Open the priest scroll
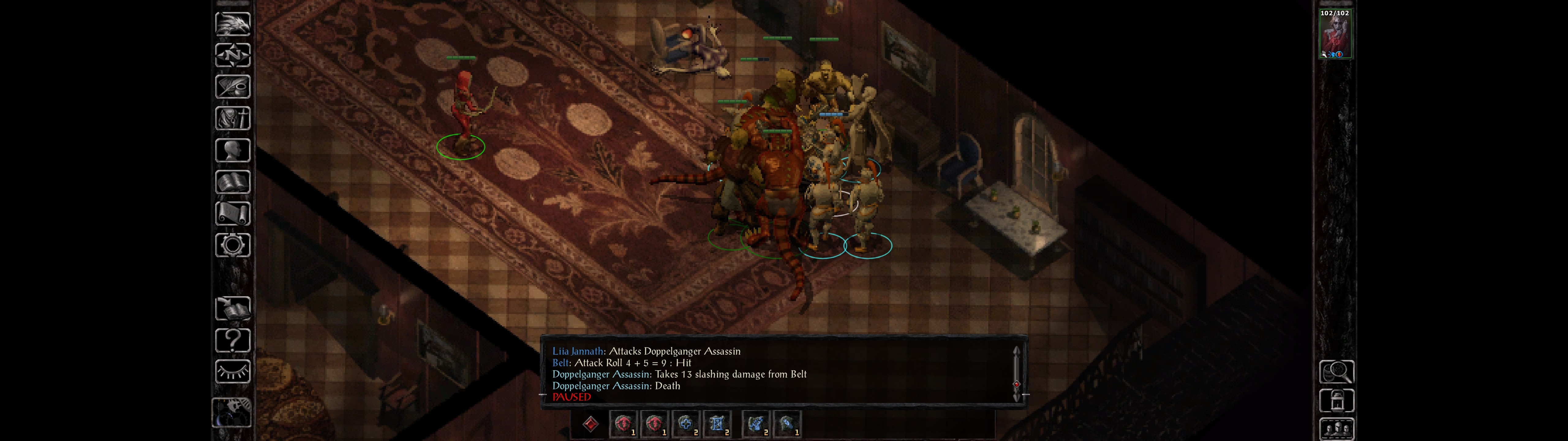The height and width of the screenshot is (441, 1568). click(x=232, y=213)
